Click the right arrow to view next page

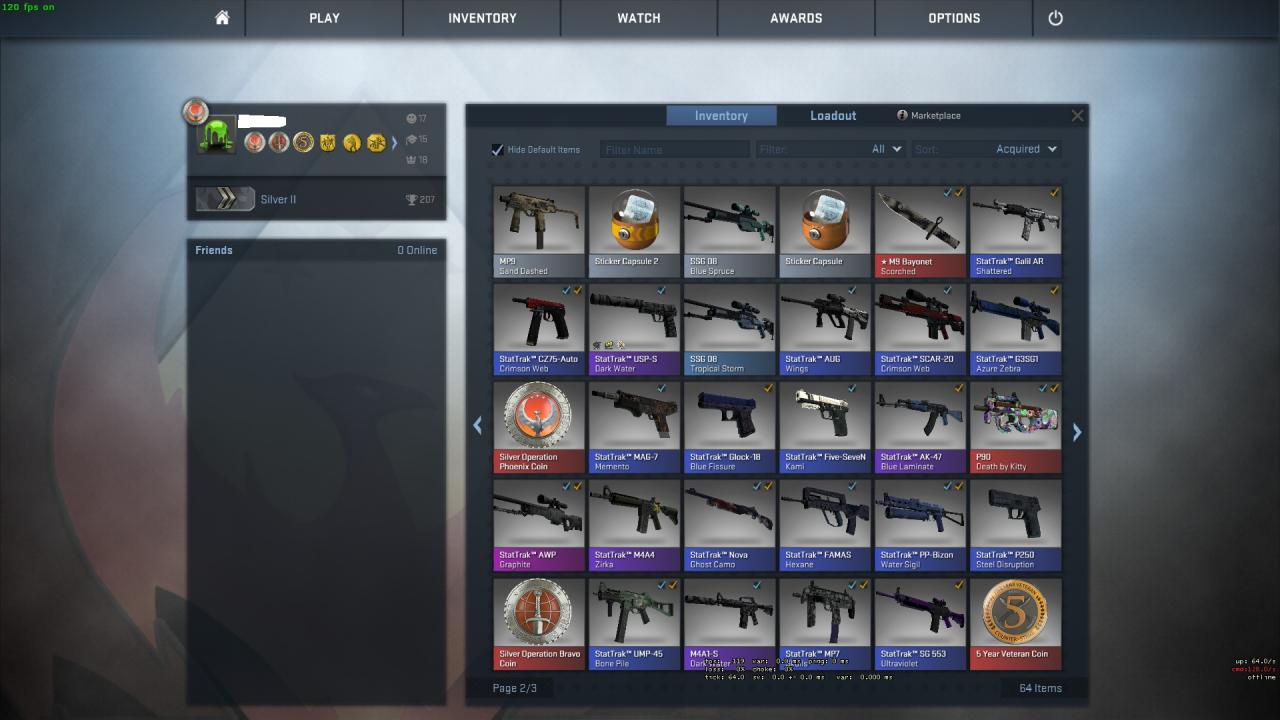[x=1077, y=431]
